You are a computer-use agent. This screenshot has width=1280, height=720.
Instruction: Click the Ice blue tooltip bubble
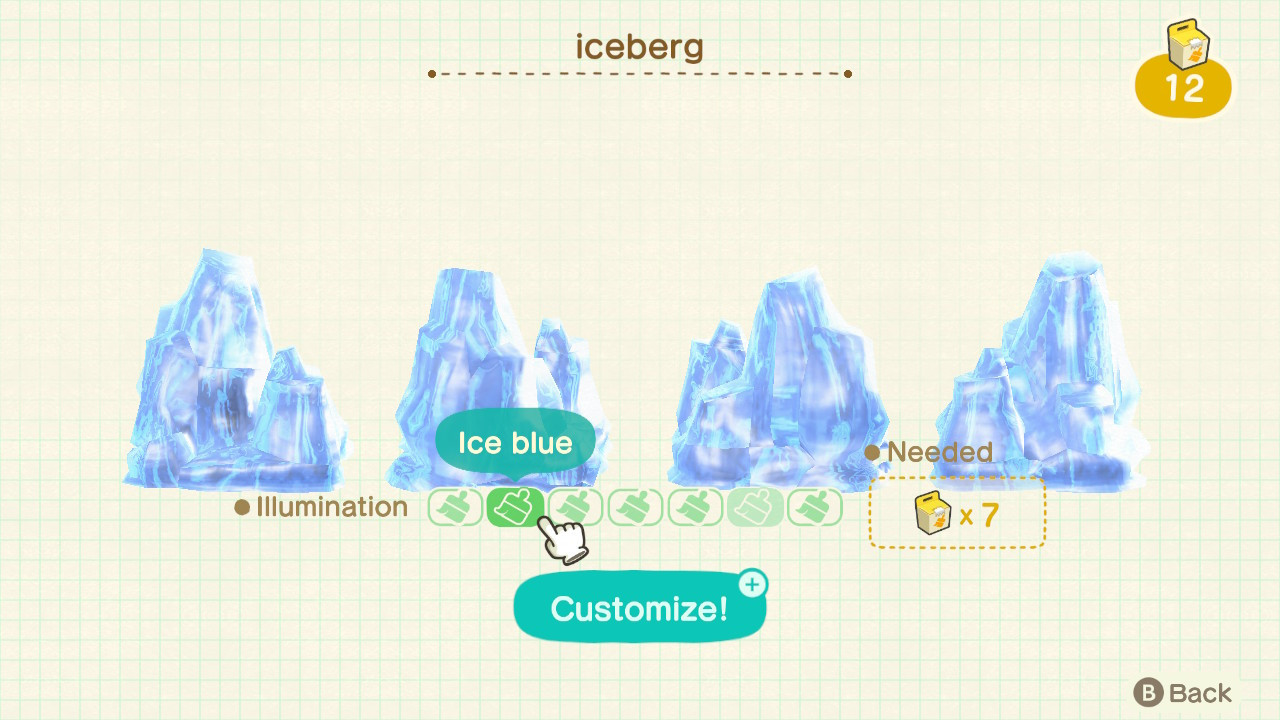(515, 440)
